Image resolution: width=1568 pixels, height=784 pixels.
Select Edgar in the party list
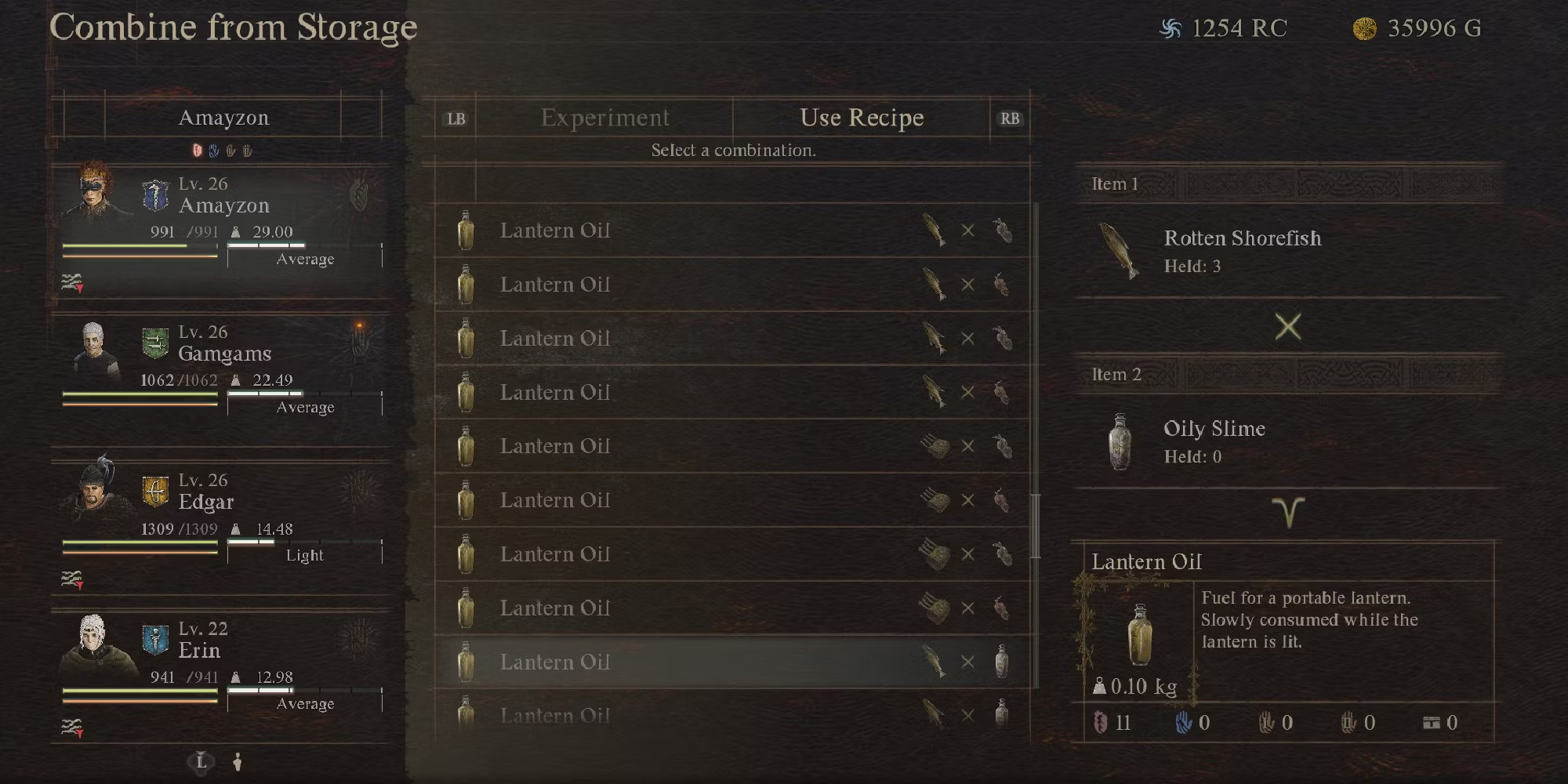(x=205, y=502)
